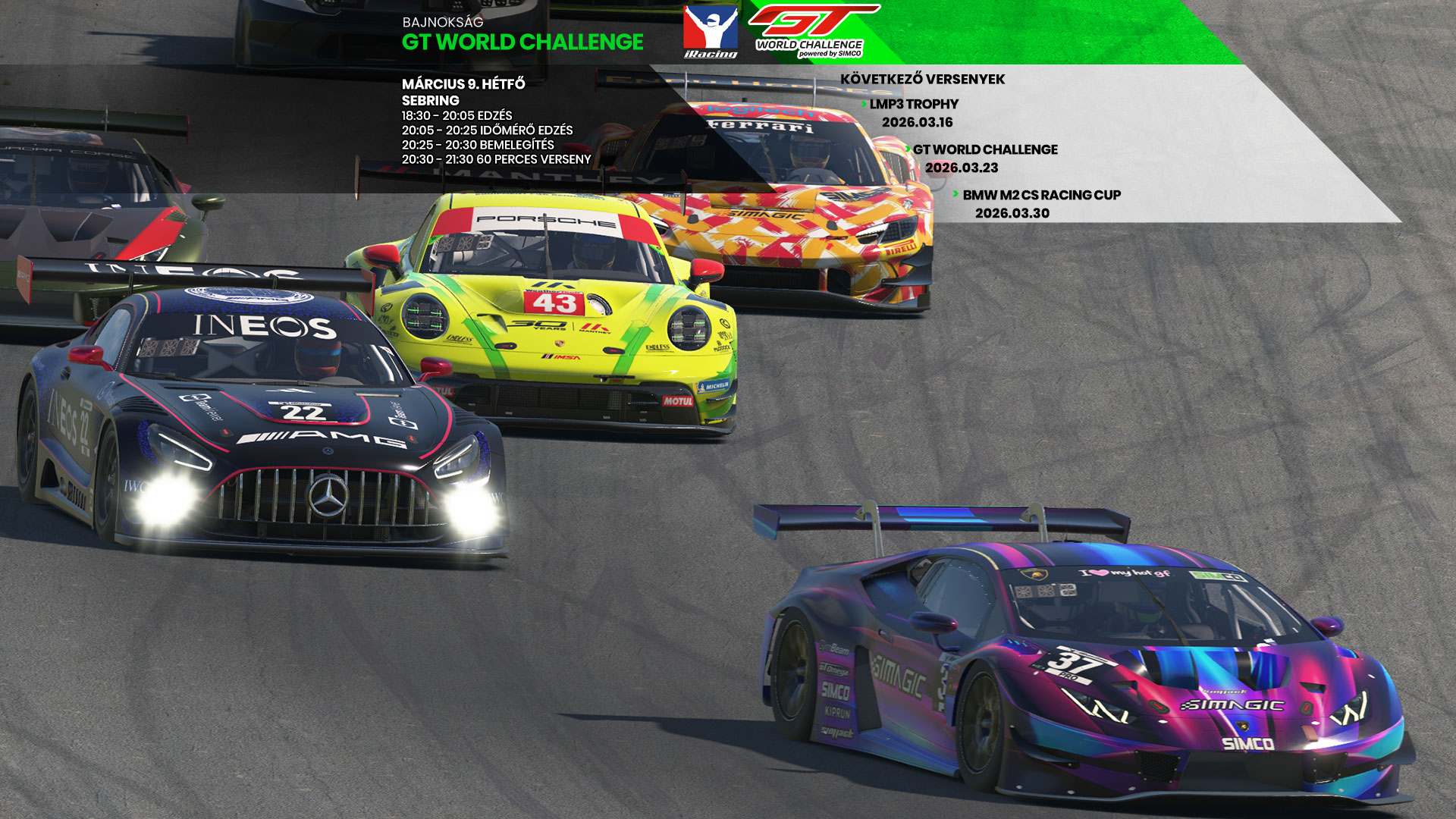This screenshot has width=1456, height=819.
Task: Click the iRacing logo
Action: point(711,32)
